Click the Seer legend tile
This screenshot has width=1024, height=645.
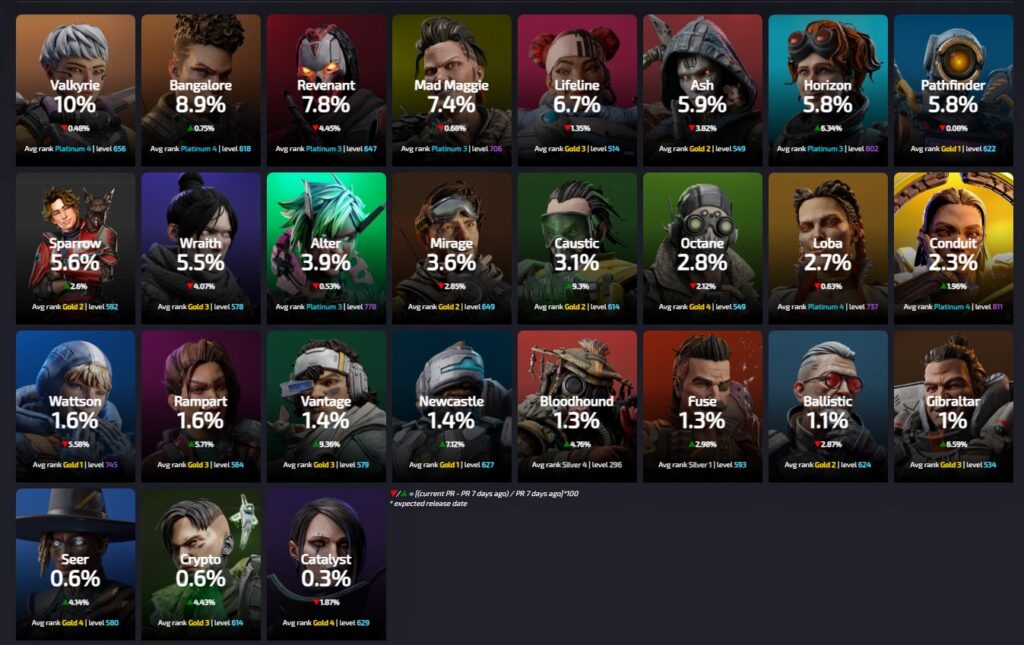pos(75,564)
